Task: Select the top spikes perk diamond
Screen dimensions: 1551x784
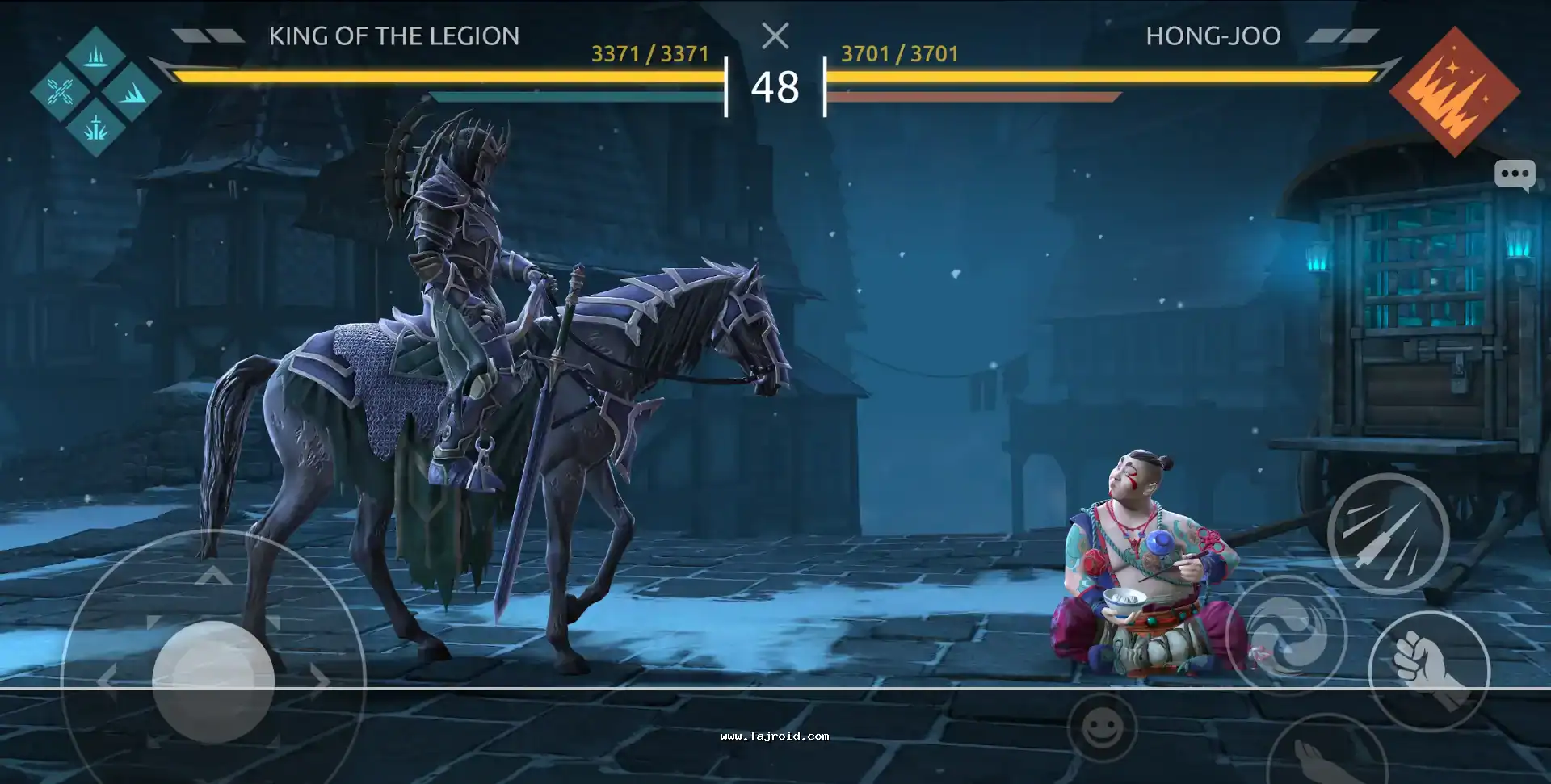Action: pos(96,57)
